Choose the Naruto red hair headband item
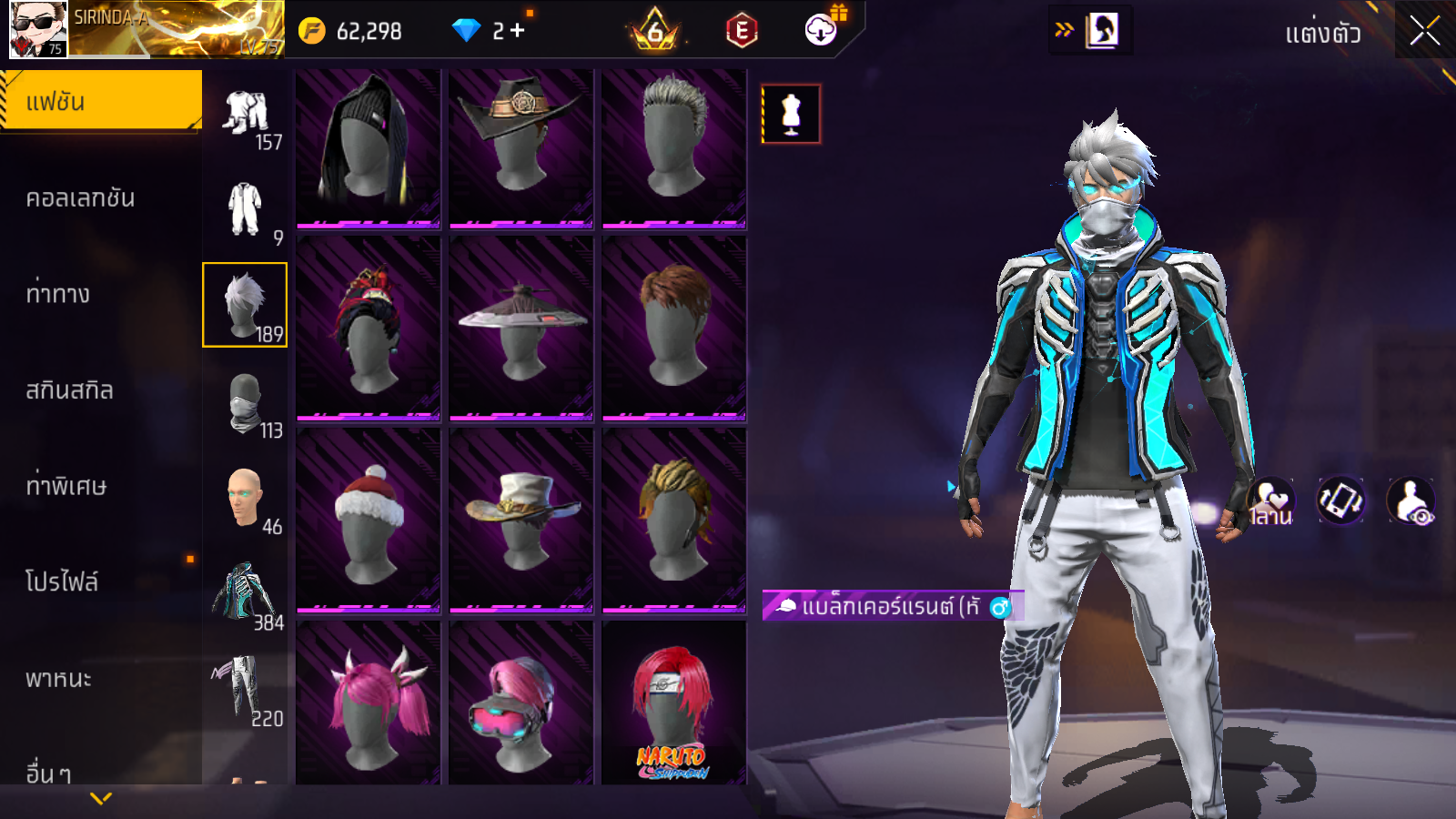This screenshot has width=1456, height=819. (x=673, y=703)
